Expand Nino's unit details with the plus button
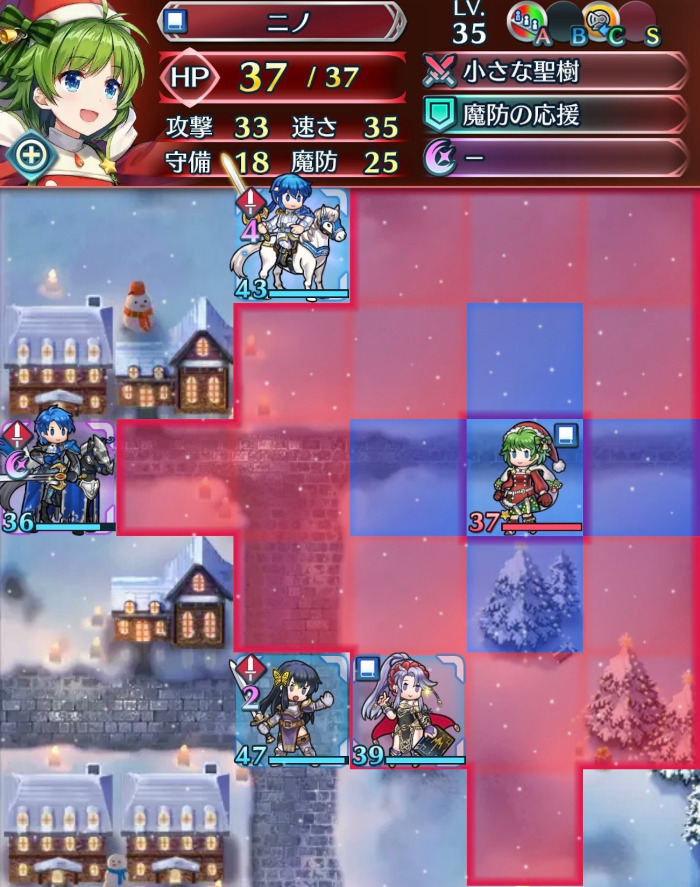This screenshot has height=887, width=700. (x=32, y=155)
